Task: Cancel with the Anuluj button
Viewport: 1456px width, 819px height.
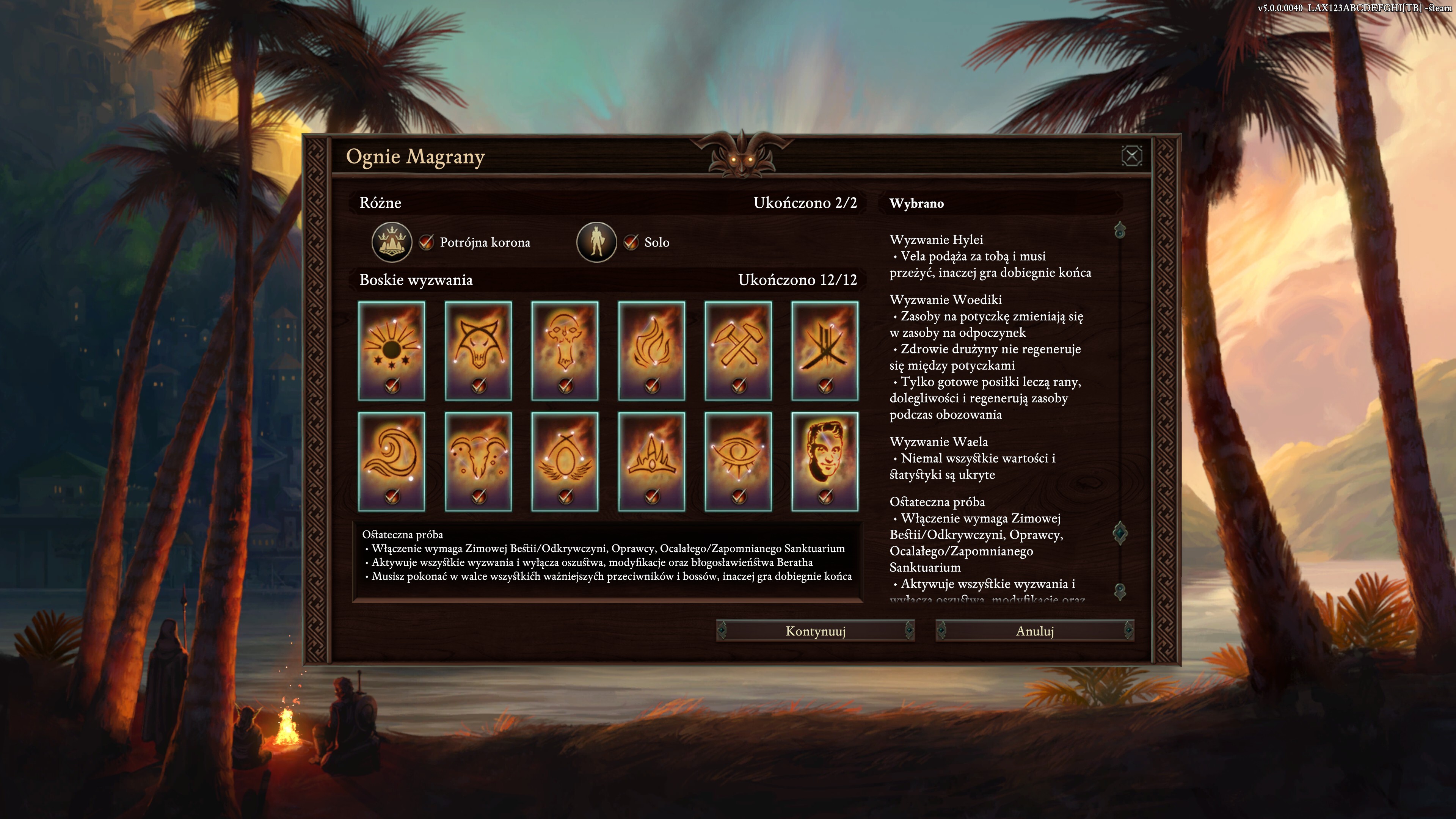Action: click(1034, 631)
